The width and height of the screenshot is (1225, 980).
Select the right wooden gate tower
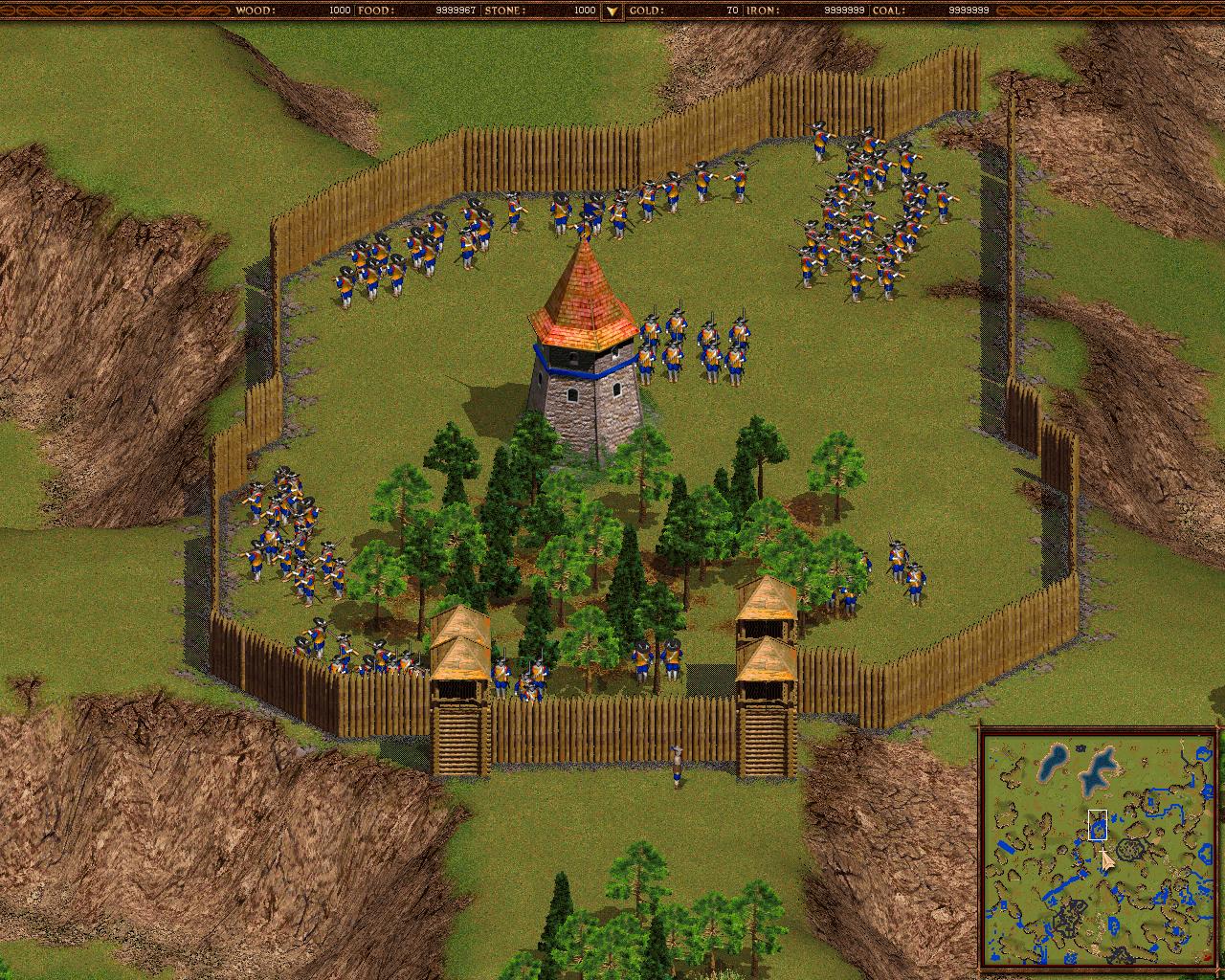click(763, 670)
